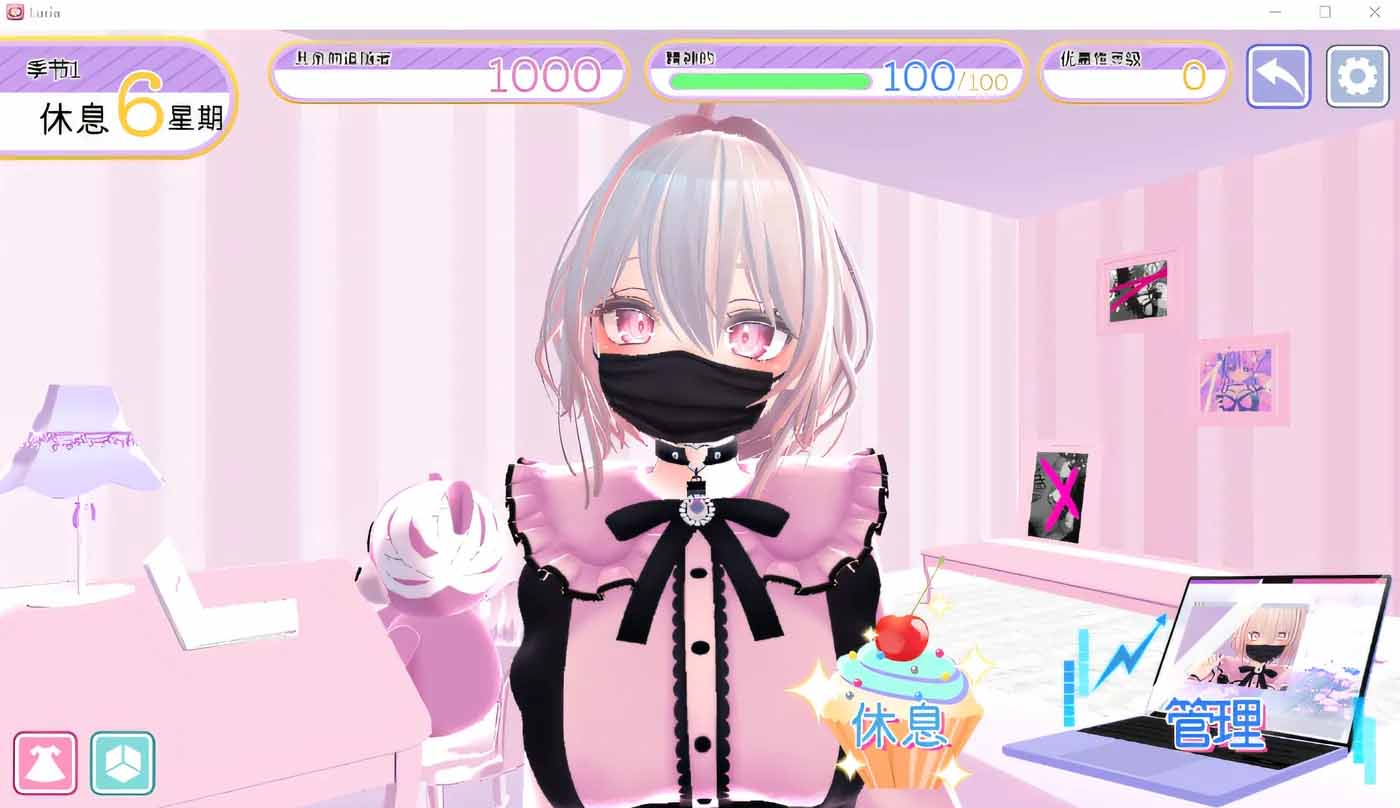Click the back arrow icon top right
This screenshot has height=808, width=1400.
pyautogui.click(x=1277, y=76)
